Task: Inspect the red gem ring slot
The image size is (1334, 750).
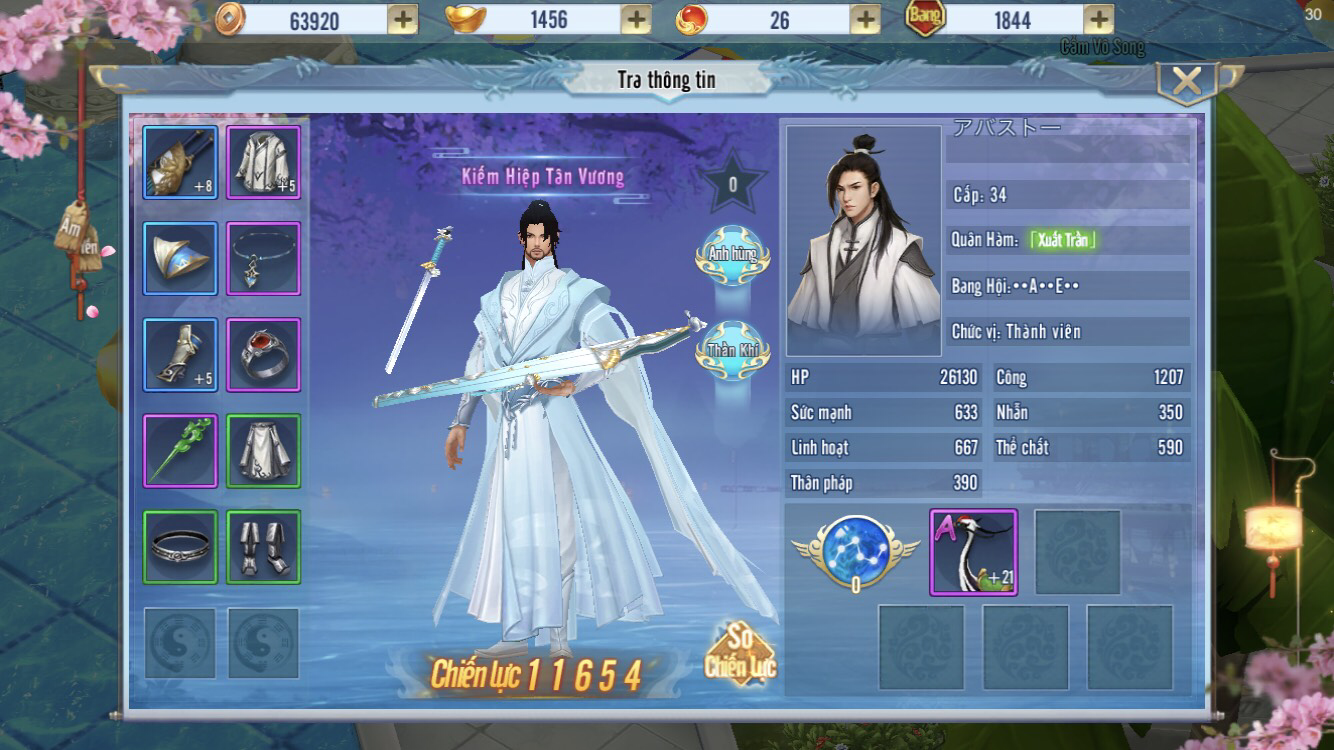Action: click(x=264, y=354)
